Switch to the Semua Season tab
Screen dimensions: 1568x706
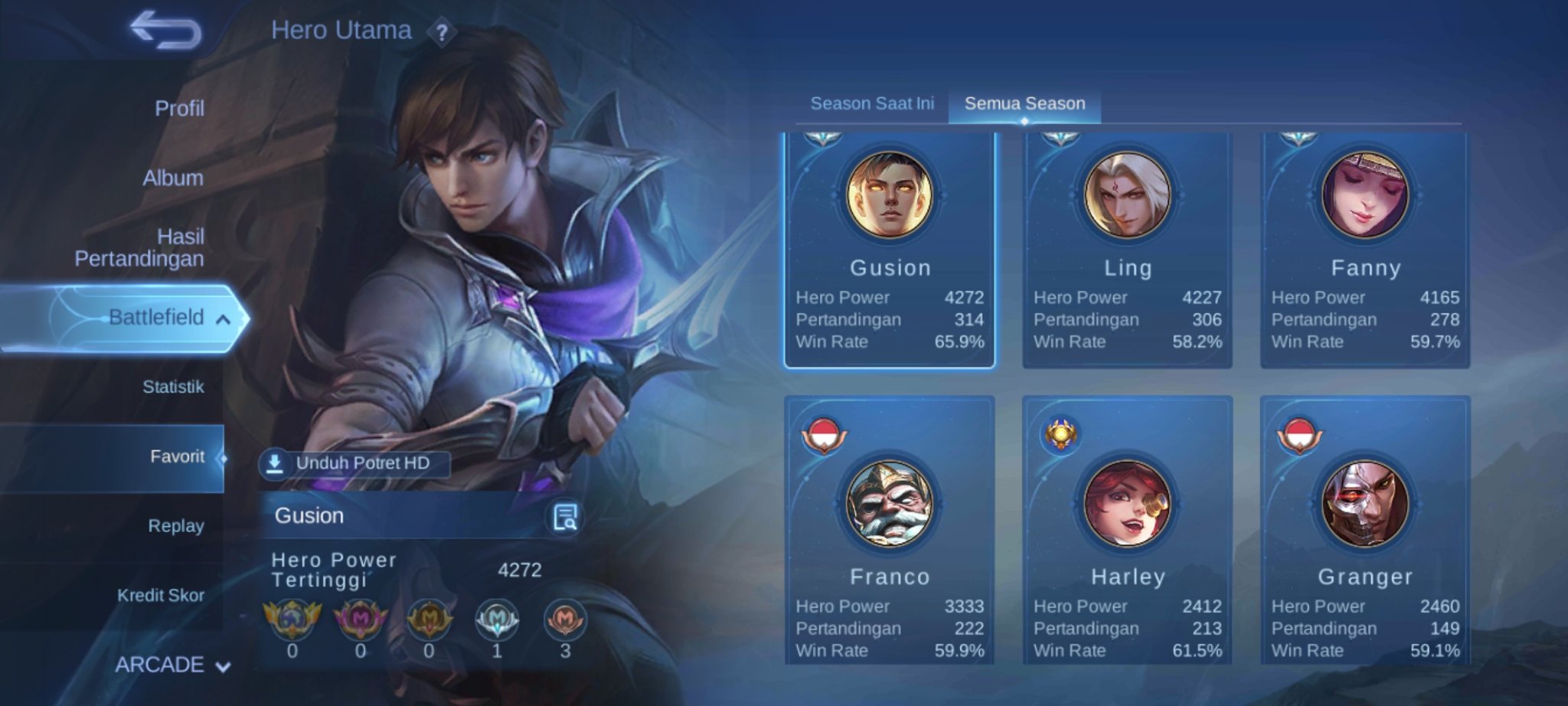click(x=1024, y=103)
